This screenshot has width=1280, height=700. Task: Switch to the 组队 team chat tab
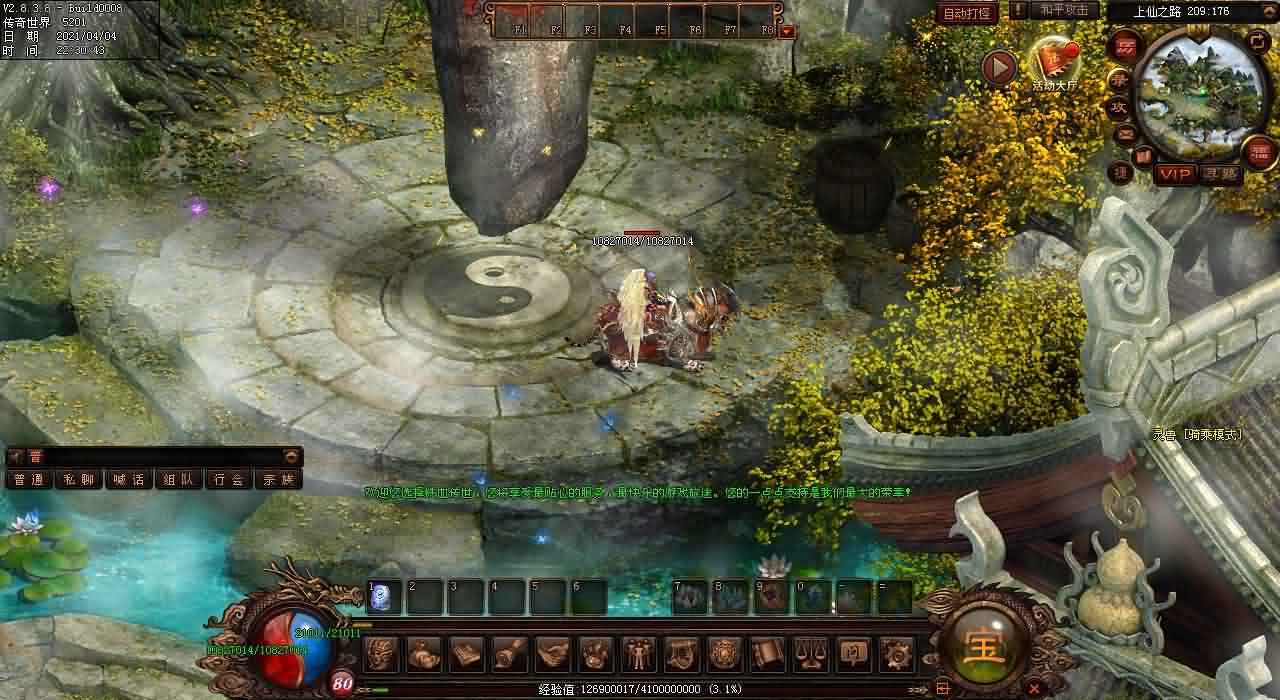point(178,479)
